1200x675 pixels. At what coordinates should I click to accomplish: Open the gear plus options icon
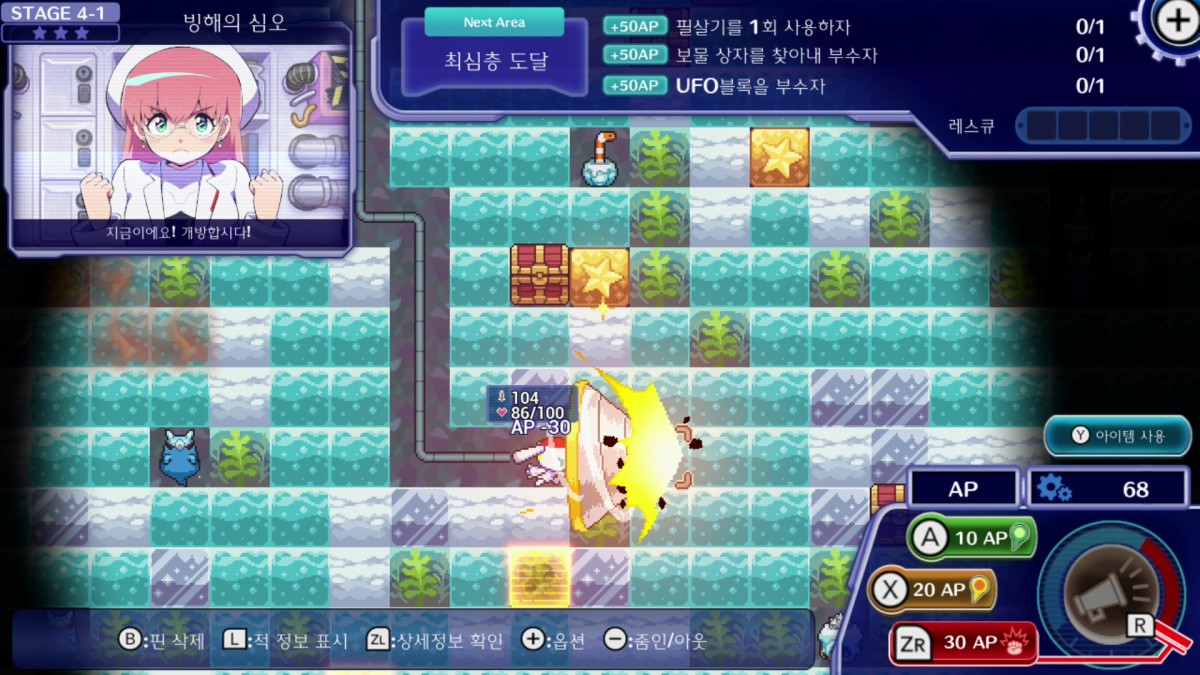[1173, 22]
